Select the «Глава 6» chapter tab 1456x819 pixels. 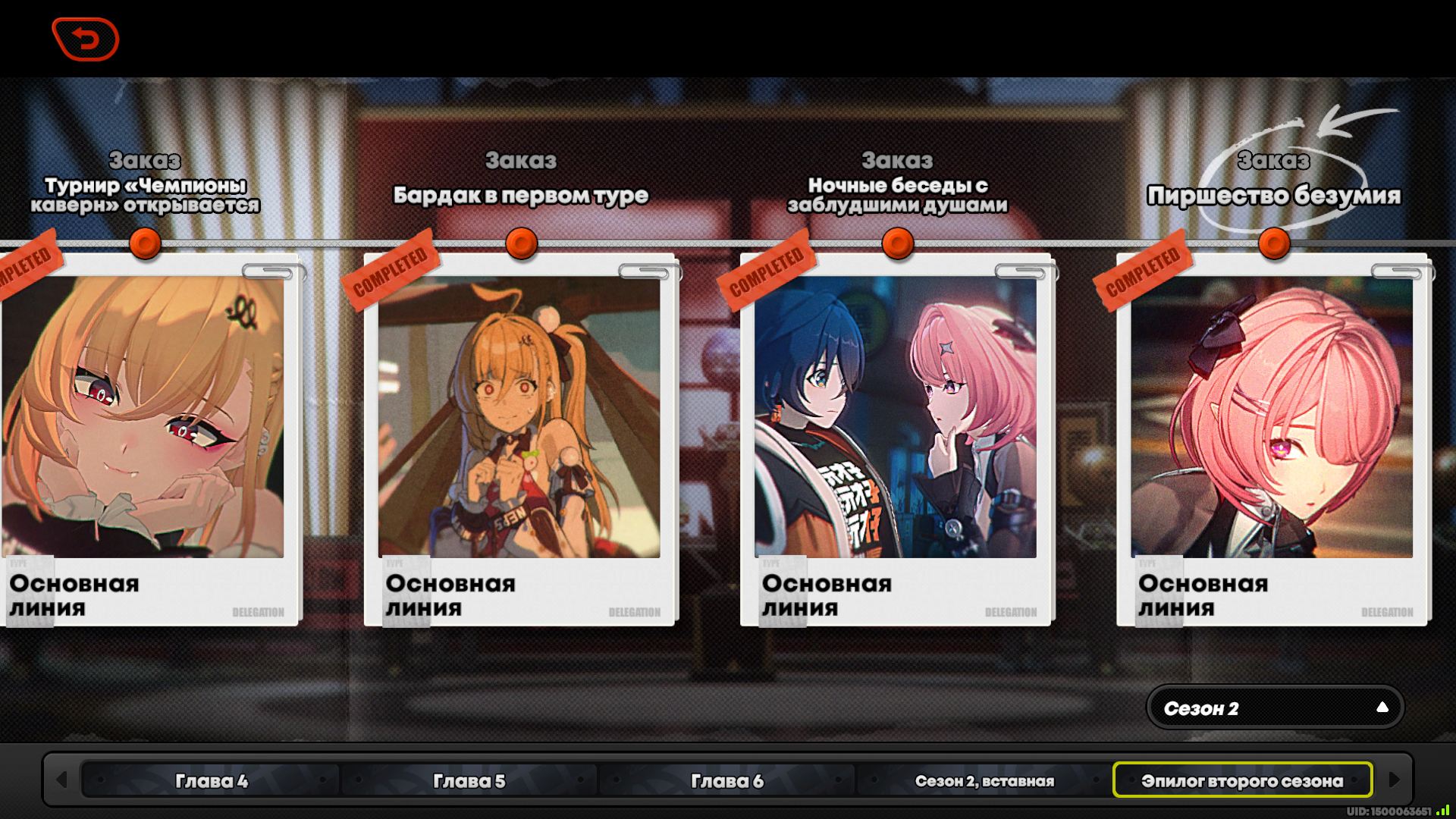[726, 780]
